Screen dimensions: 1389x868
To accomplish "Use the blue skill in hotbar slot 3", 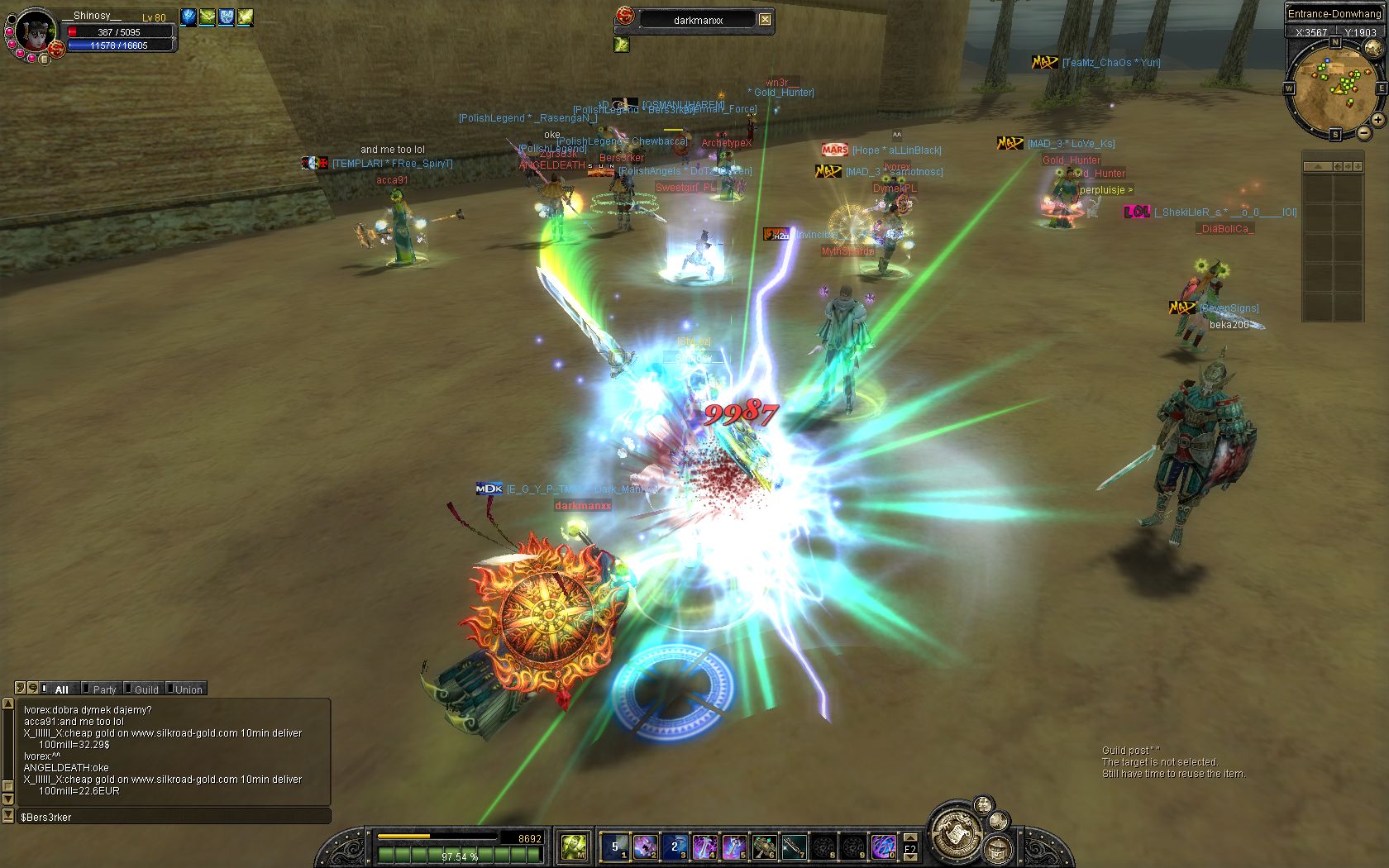I will pyautogui.click(x=674, y=847).
